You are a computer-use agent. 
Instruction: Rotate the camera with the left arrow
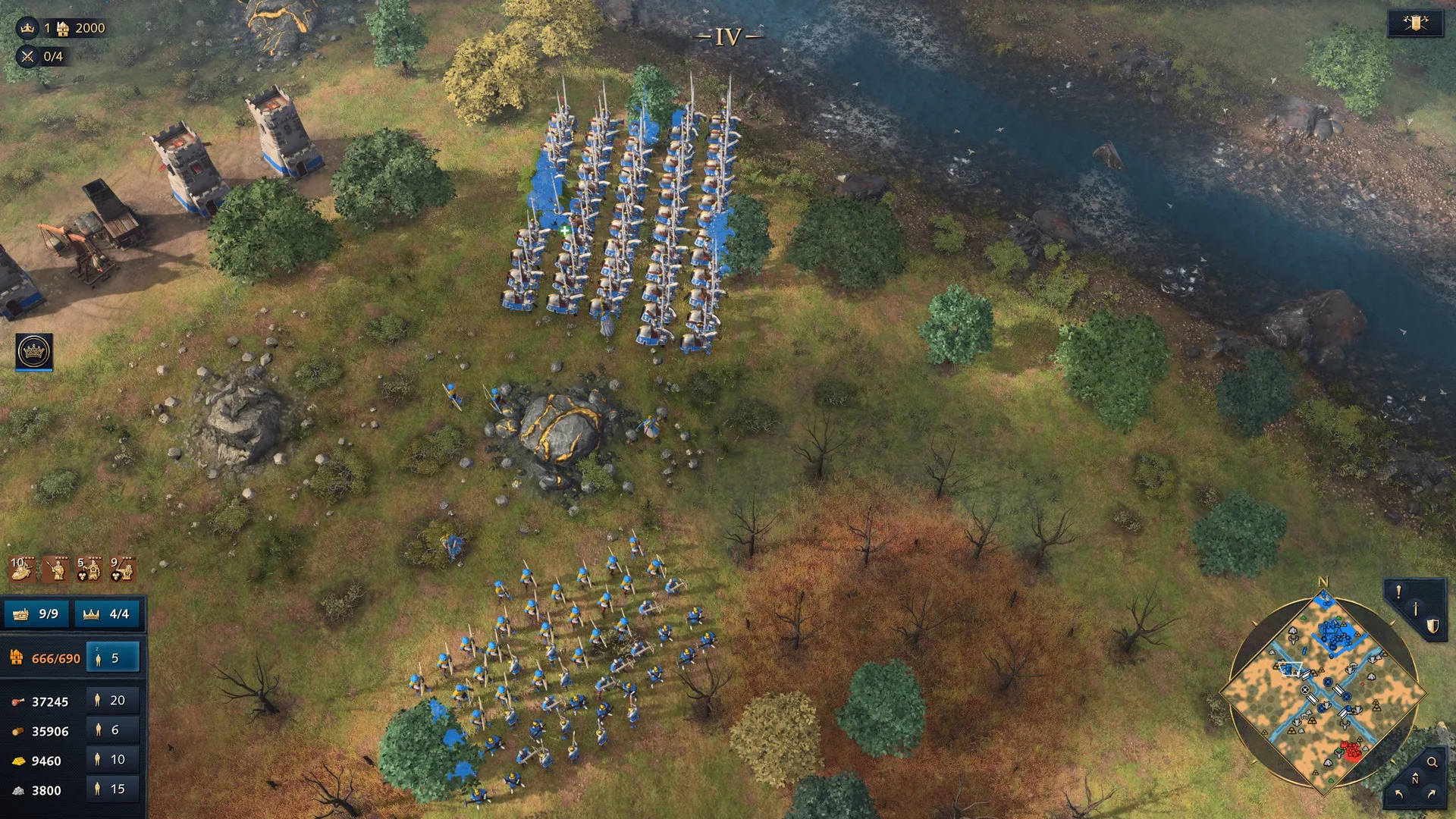tap(1398, 795)
